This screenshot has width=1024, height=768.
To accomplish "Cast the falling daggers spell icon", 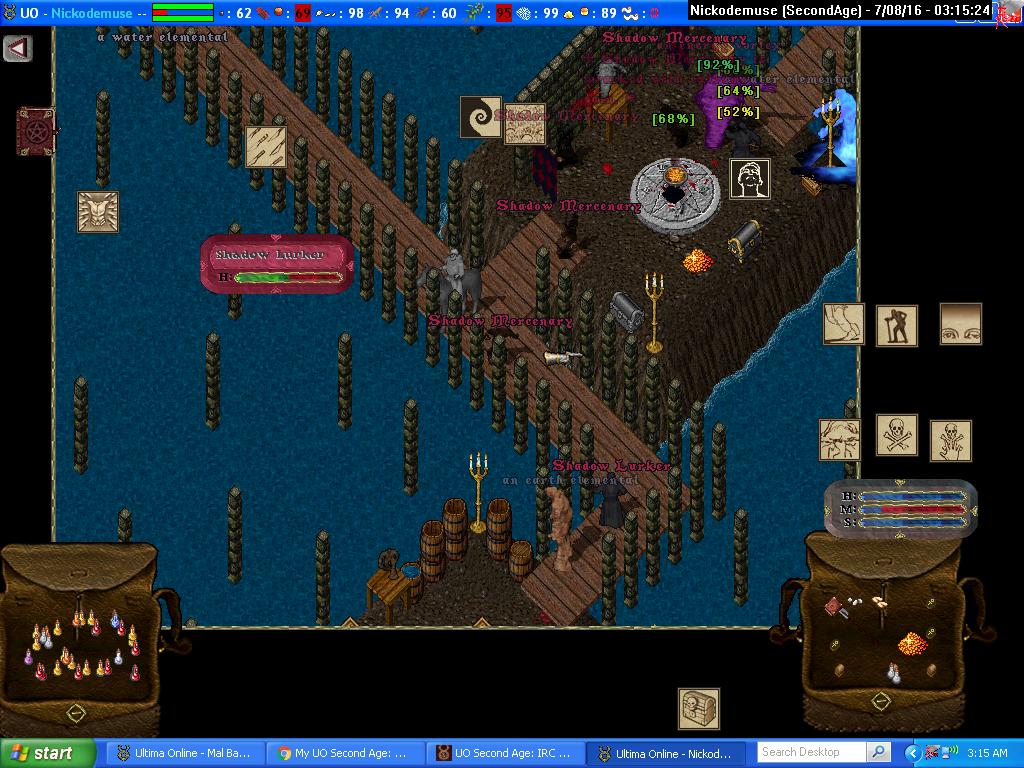I will pyautogui.click(x=266, y=146).
